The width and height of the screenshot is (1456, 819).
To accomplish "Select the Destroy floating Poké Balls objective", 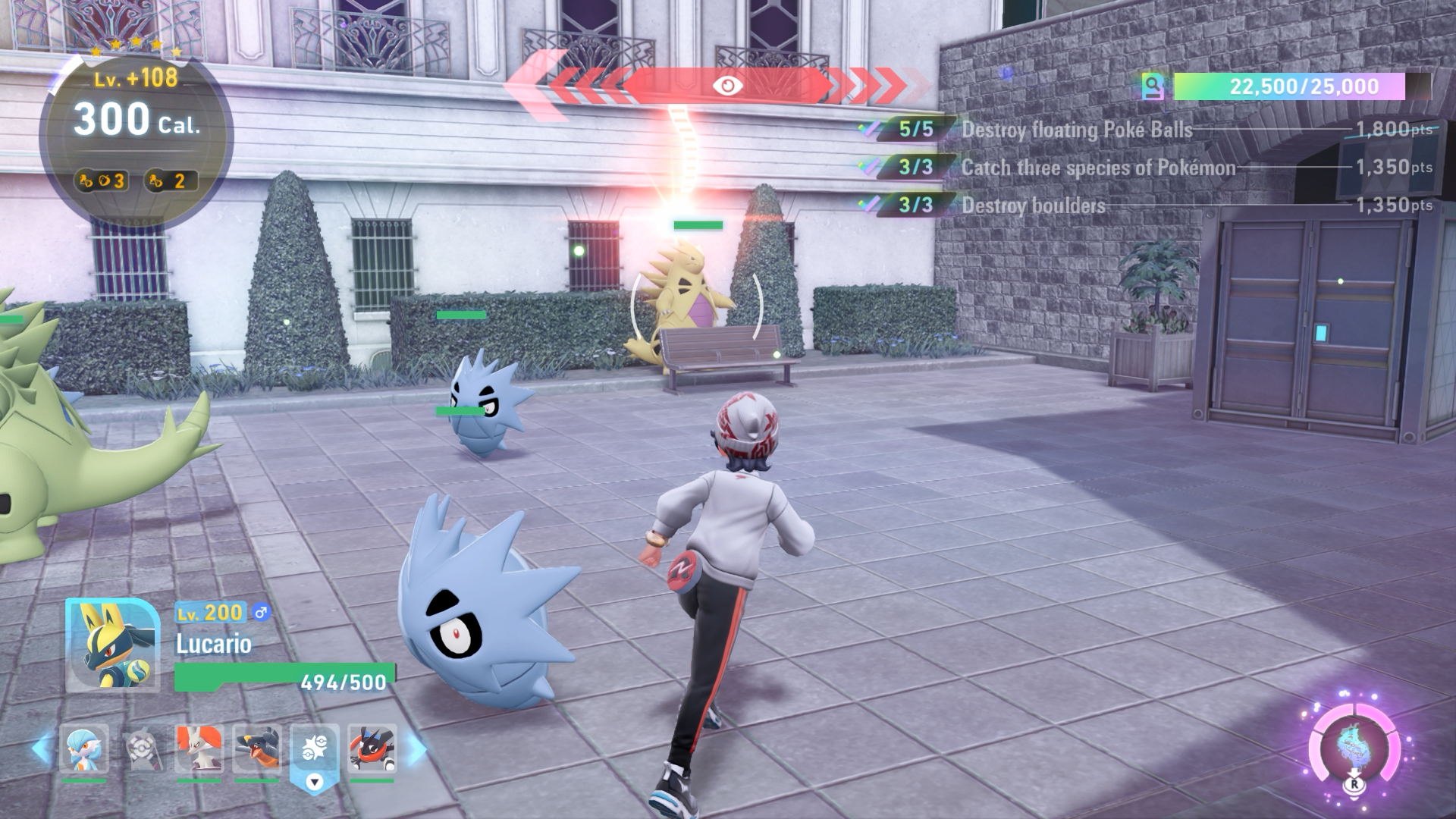I will pyautogui.click(x=1077, y=130).
